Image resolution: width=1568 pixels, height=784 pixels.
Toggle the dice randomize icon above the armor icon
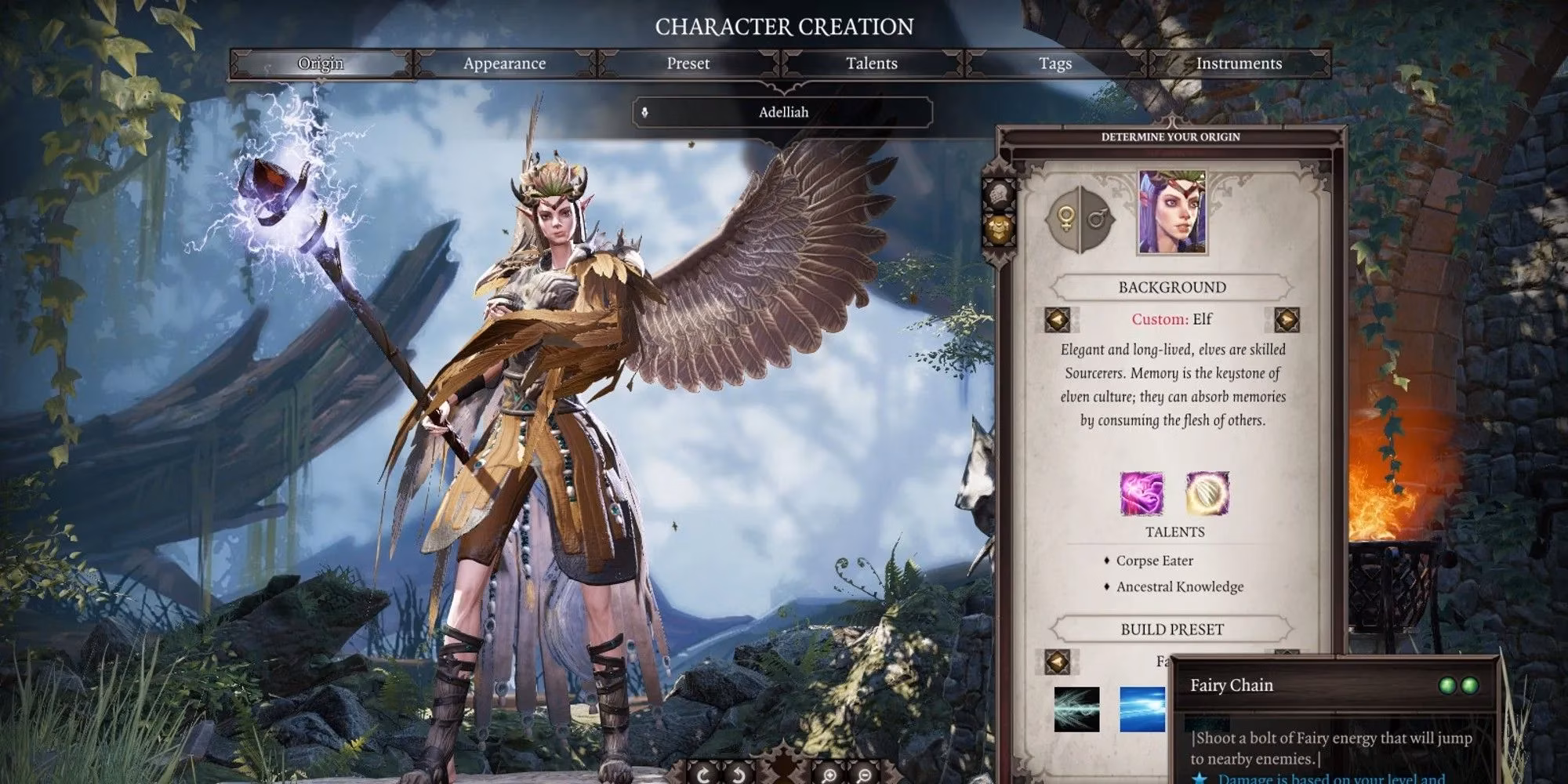point(999,194)
